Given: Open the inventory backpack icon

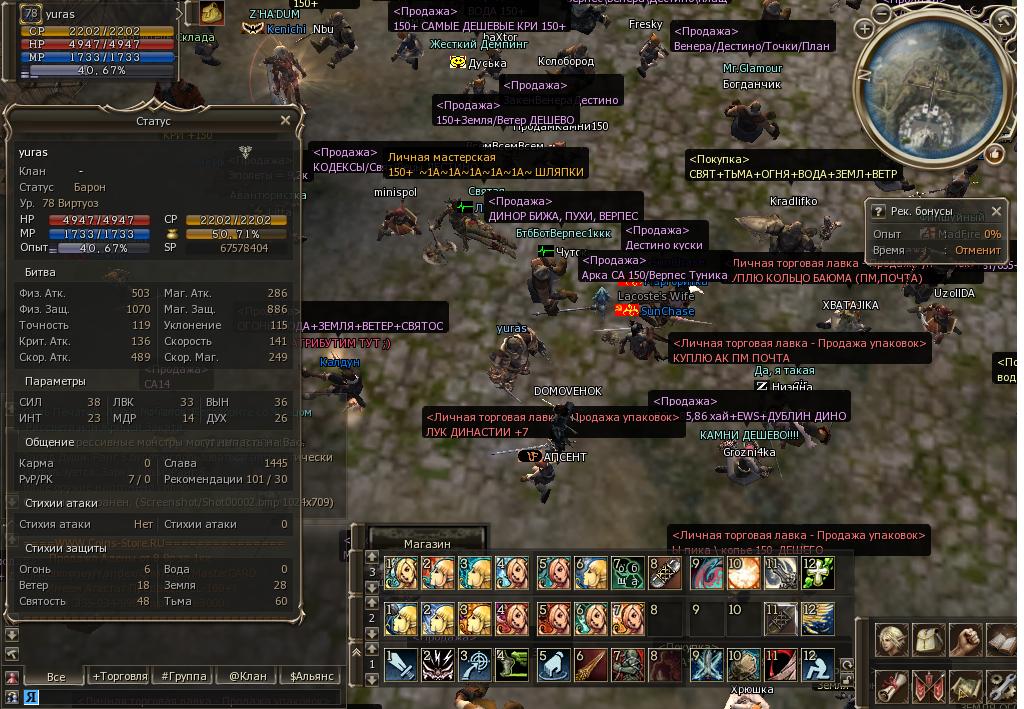Looking at the screenshot, I should [x=929, y=640].
